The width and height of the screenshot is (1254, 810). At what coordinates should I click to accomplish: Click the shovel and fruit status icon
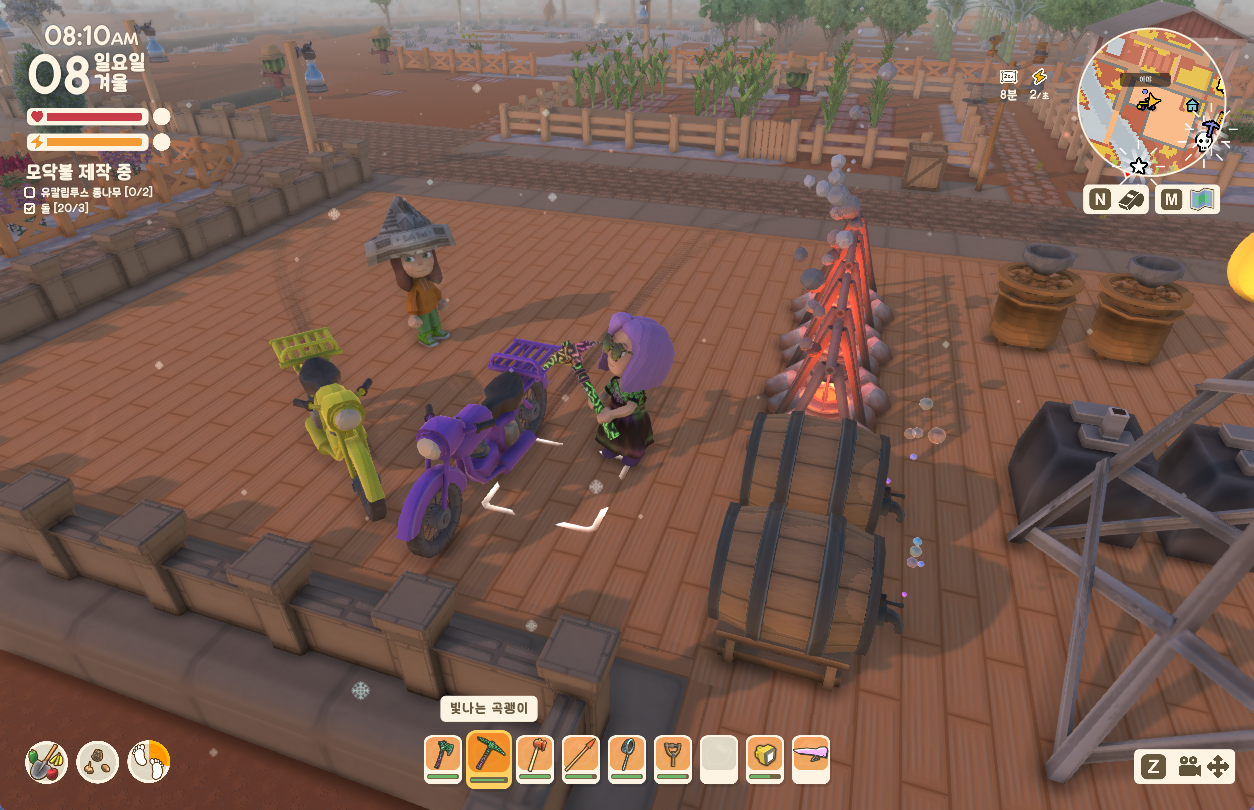46,762
